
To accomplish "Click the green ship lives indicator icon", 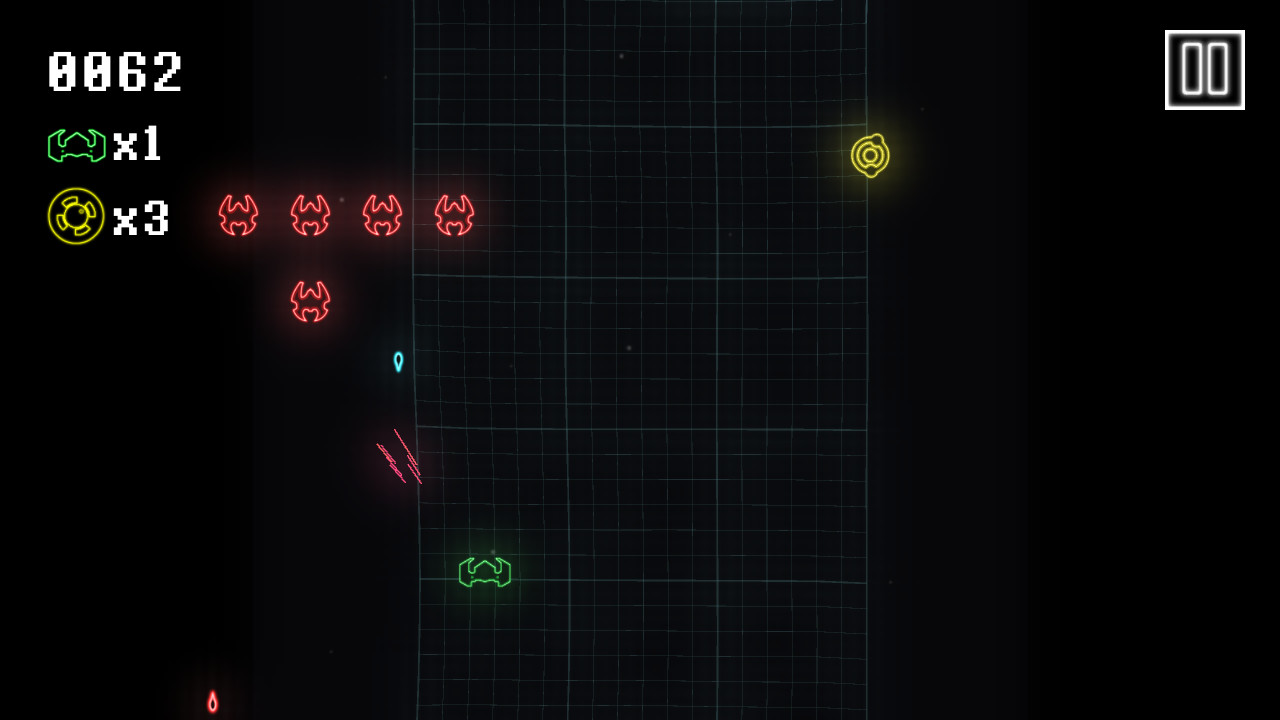I will coord(75,145).
